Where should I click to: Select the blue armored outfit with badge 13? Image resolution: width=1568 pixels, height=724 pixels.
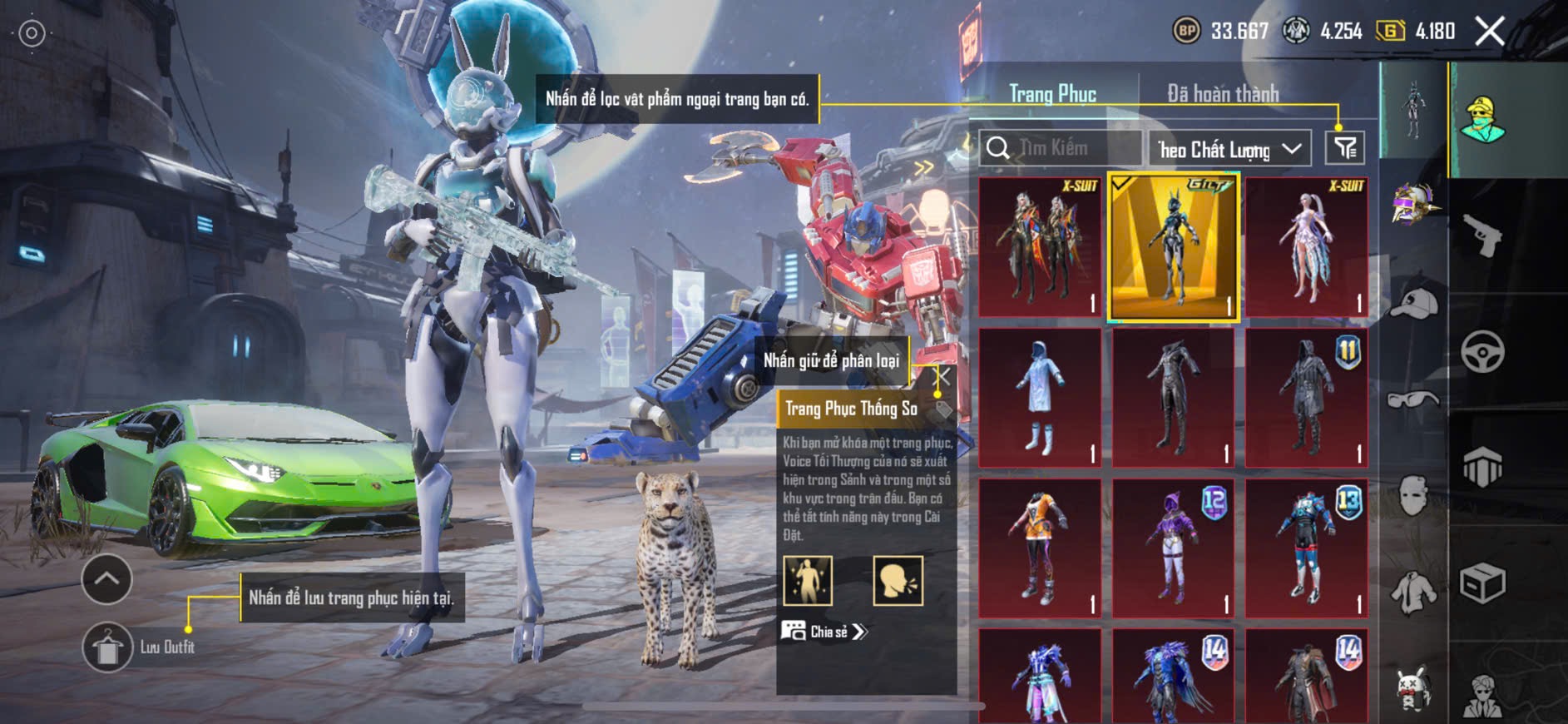(x=1306, y=548)
